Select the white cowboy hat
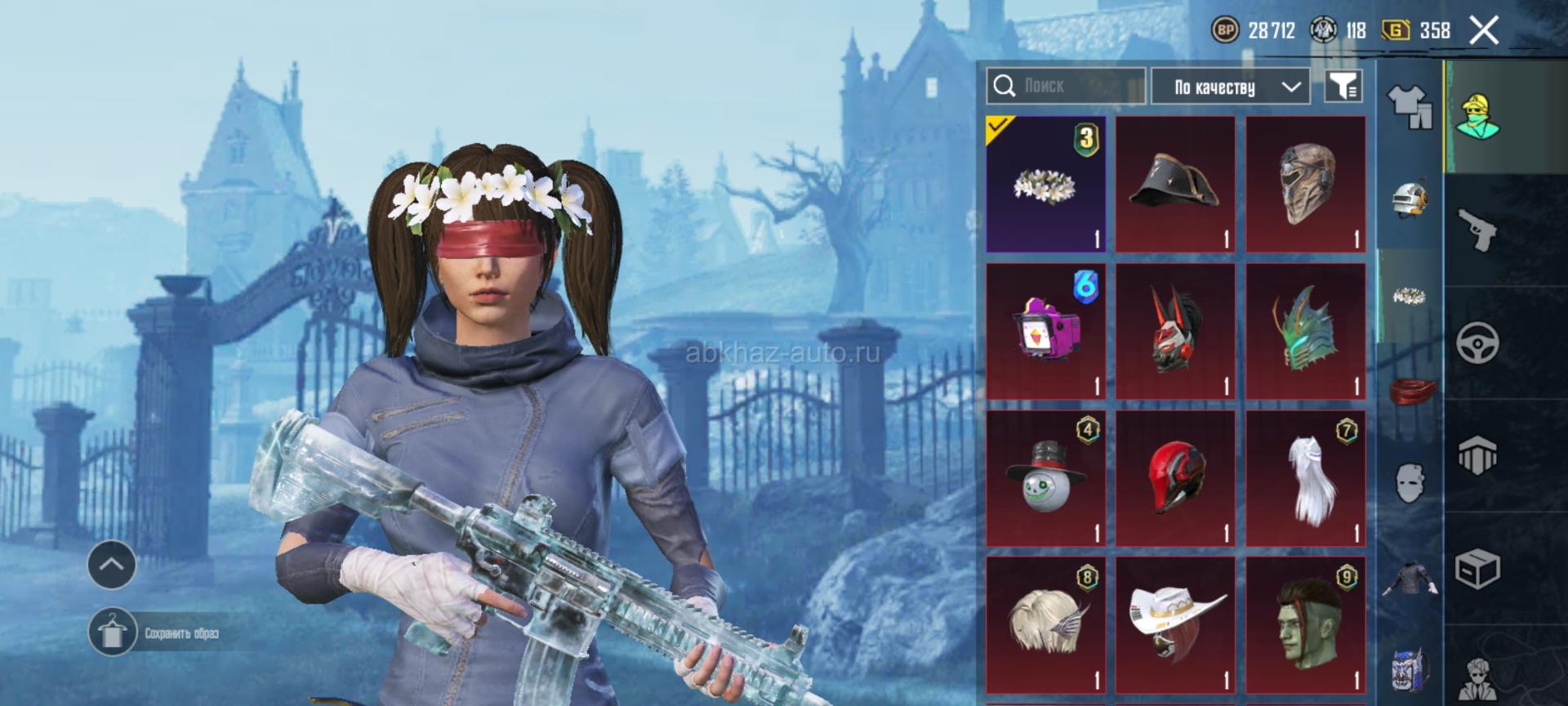Image resolution: width=1568 pixels, height=706 pixels. (1175, 625)
